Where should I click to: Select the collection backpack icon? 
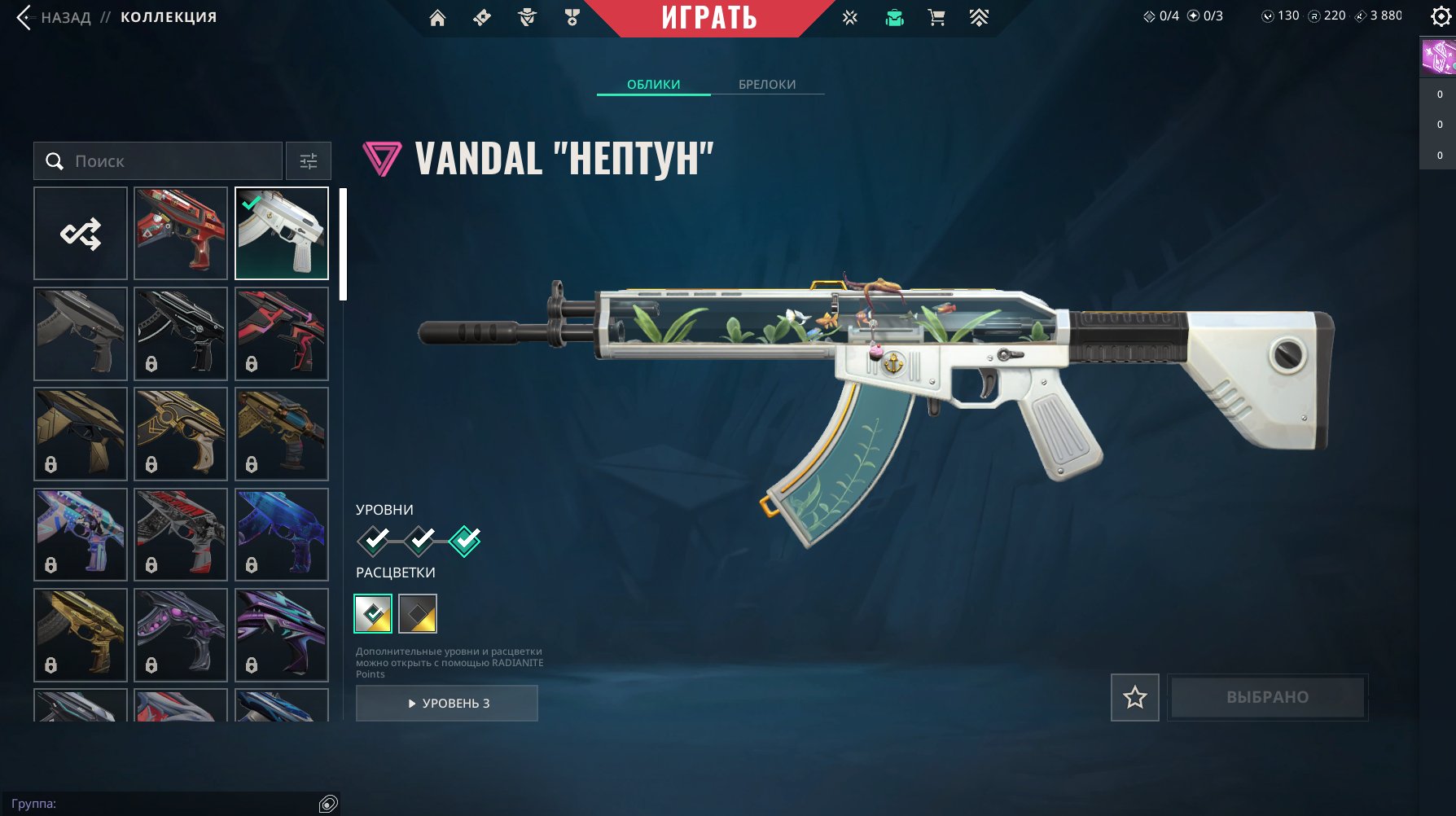tap(892, 16)
